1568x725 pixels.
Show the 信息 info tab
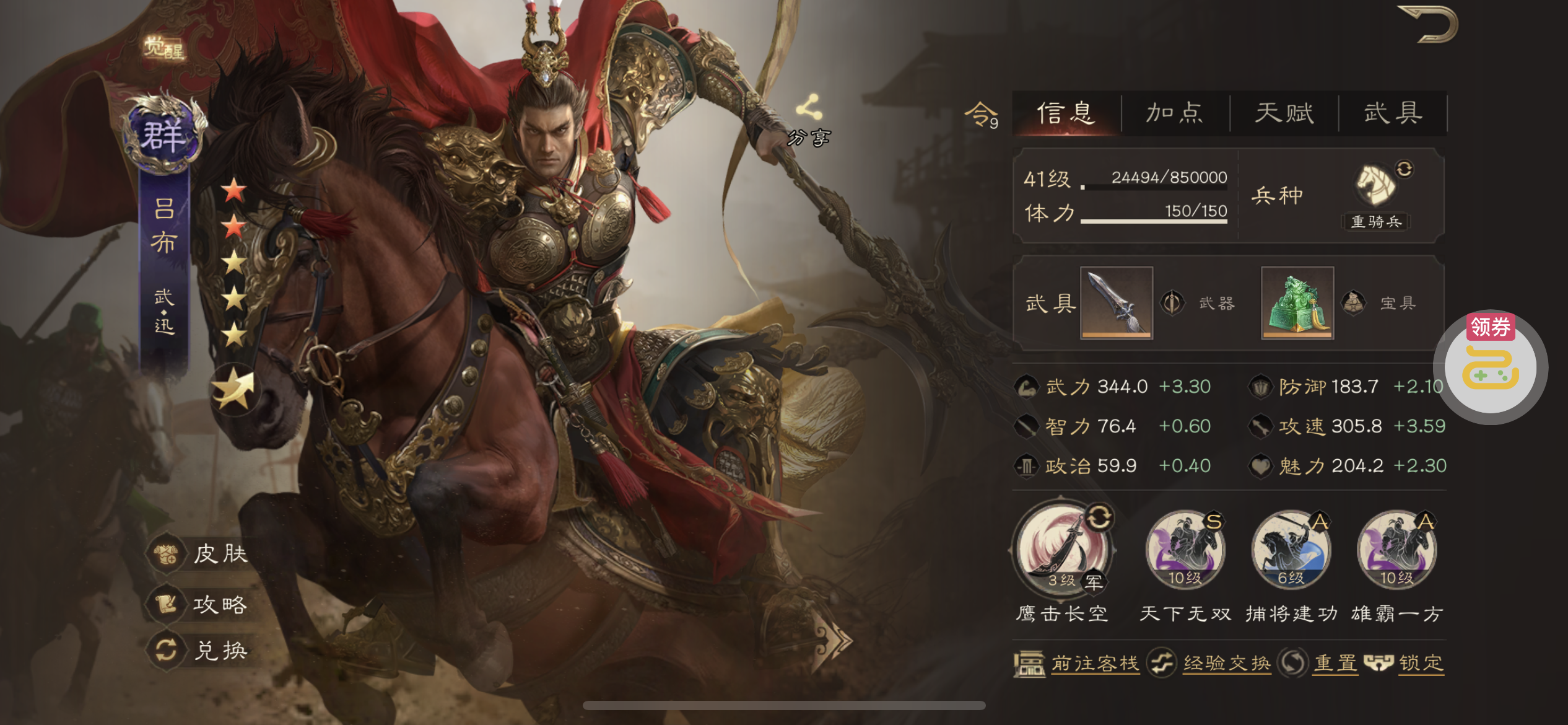[1066, 113]
